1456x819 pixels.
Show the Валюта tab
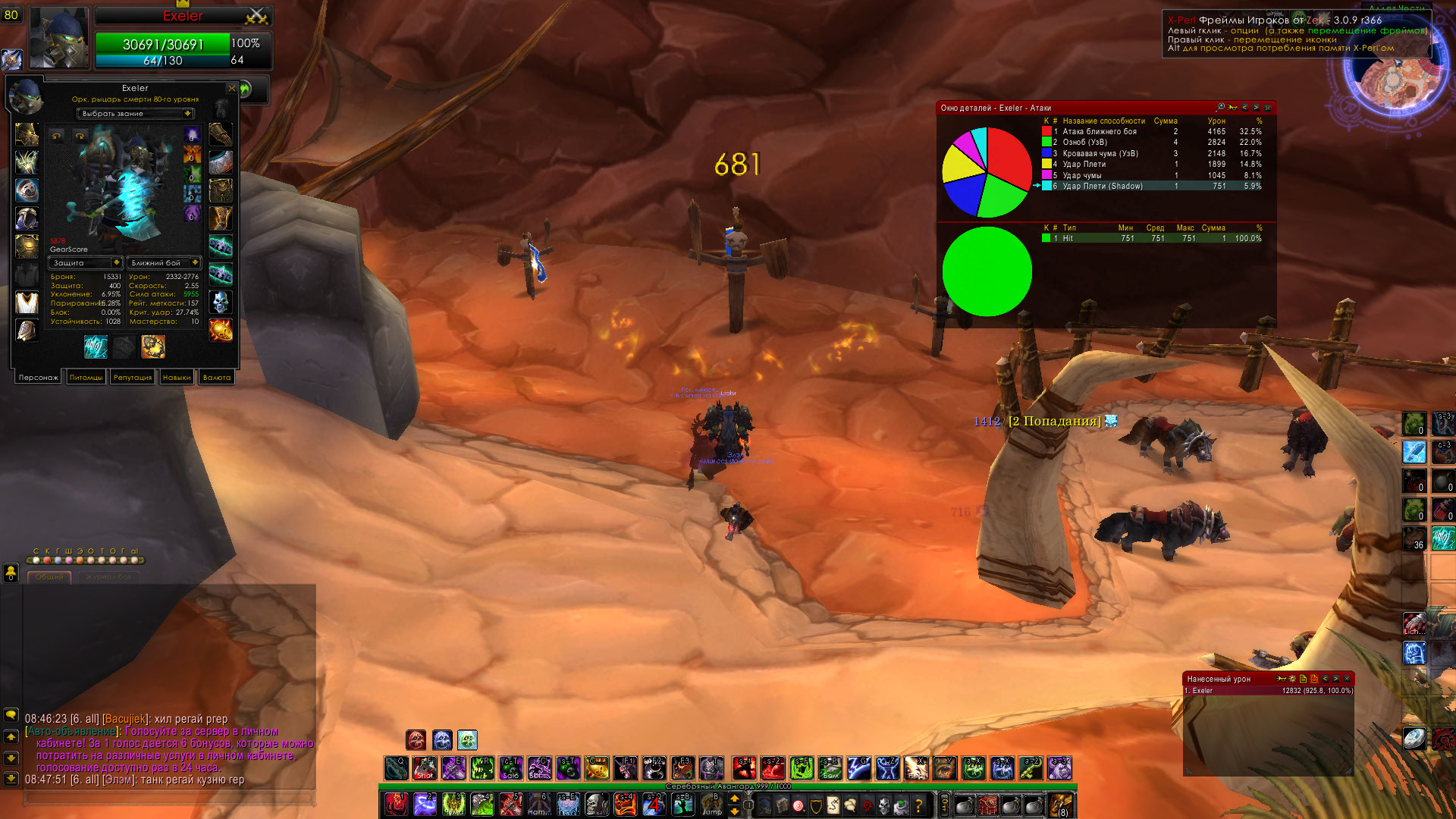click(x=217, y=378)
